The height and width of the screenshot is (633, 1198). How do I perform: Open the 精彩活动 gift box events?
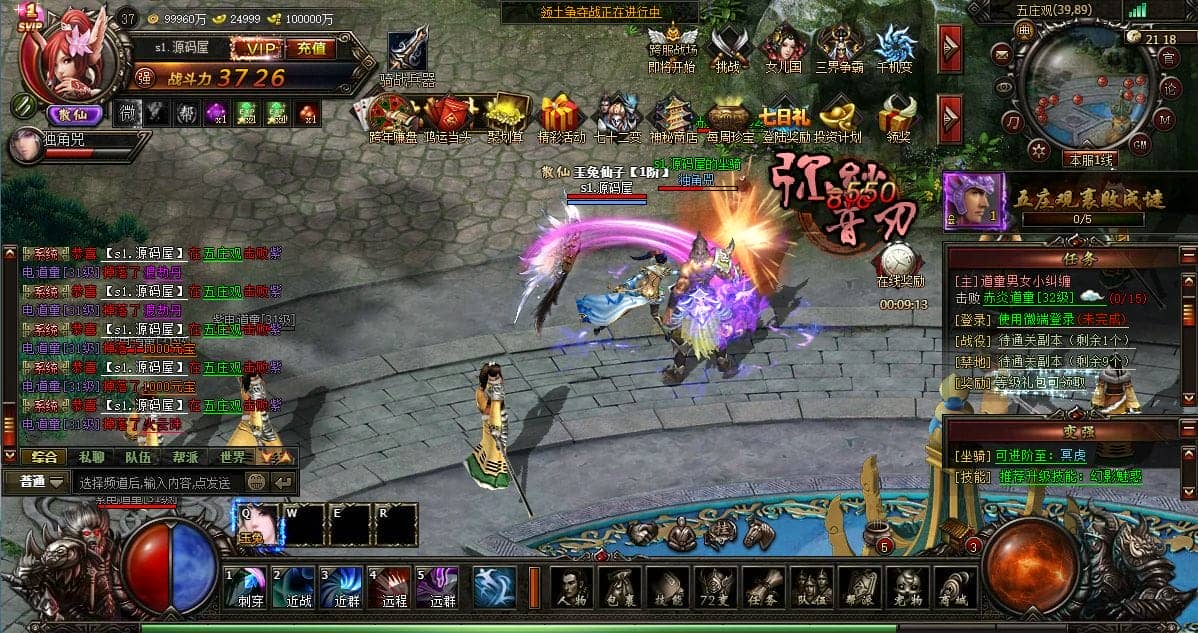coord(561,113)
